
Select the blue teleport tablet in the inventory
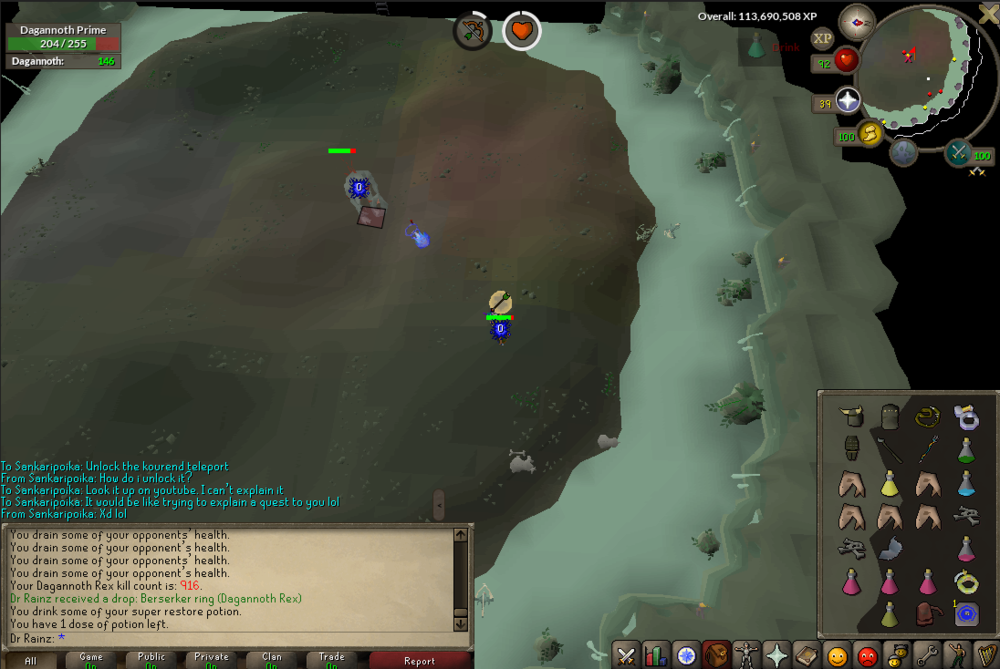(966, 613)
